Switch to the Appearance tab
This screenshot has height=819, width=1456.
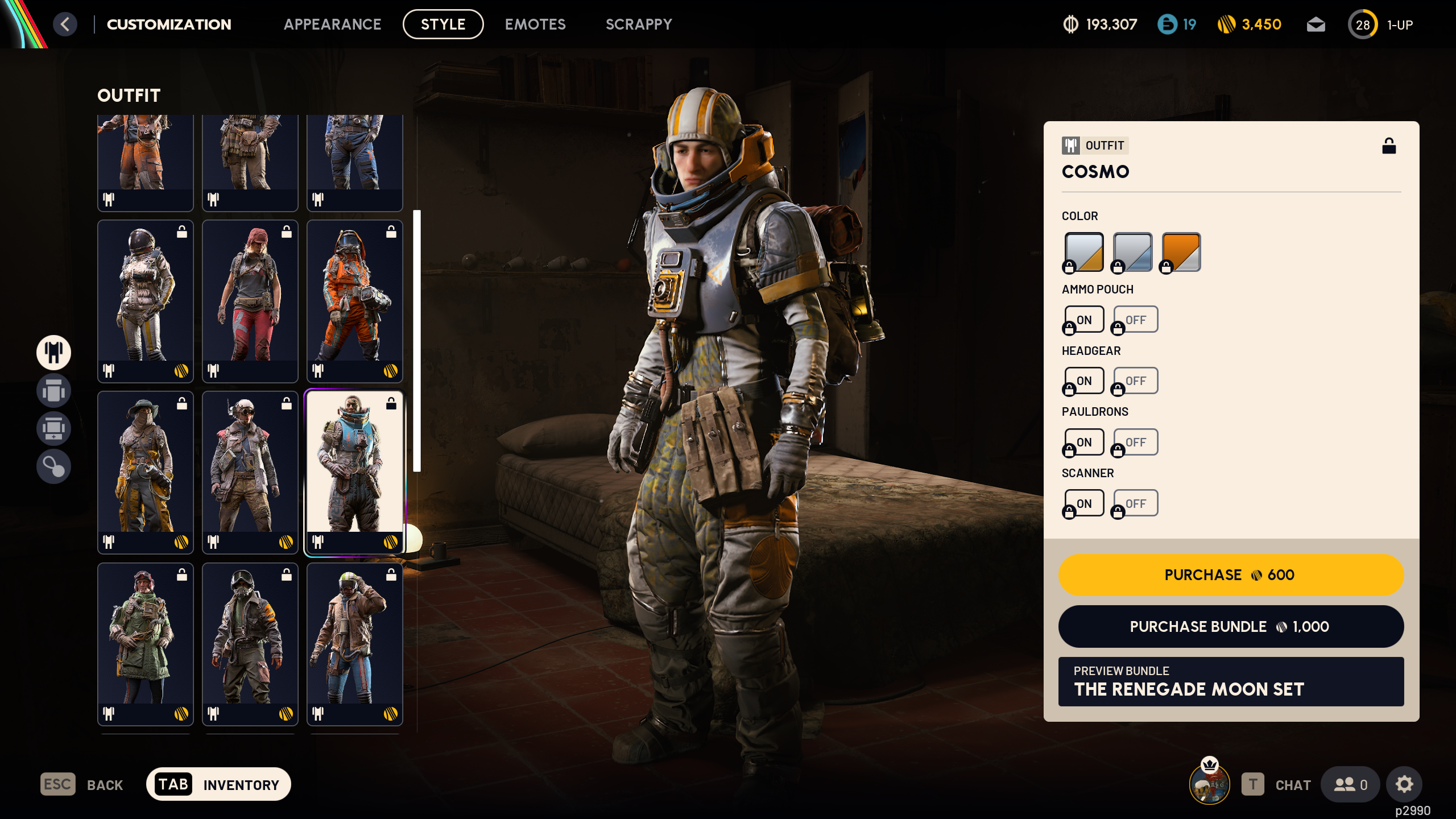333,24
